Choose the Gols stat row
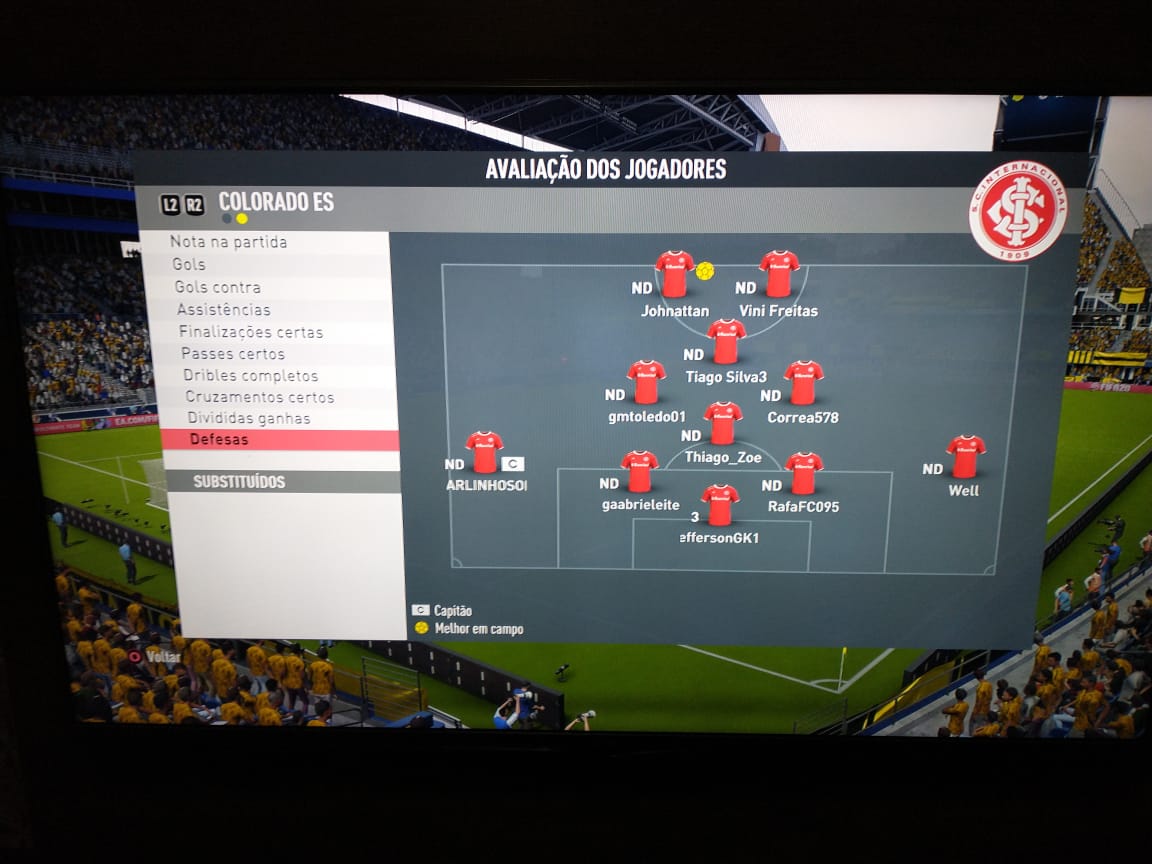 click(189, 264)
